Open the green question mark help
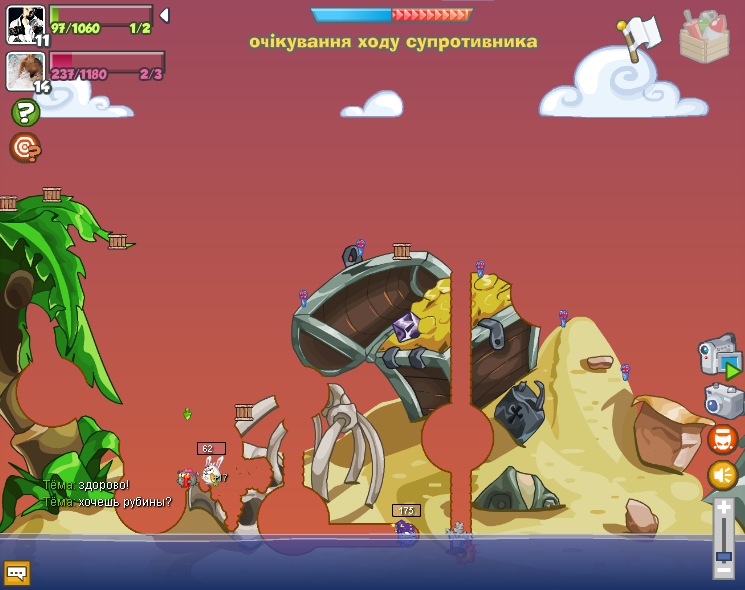745x590 pixels. tap(25, 113)
